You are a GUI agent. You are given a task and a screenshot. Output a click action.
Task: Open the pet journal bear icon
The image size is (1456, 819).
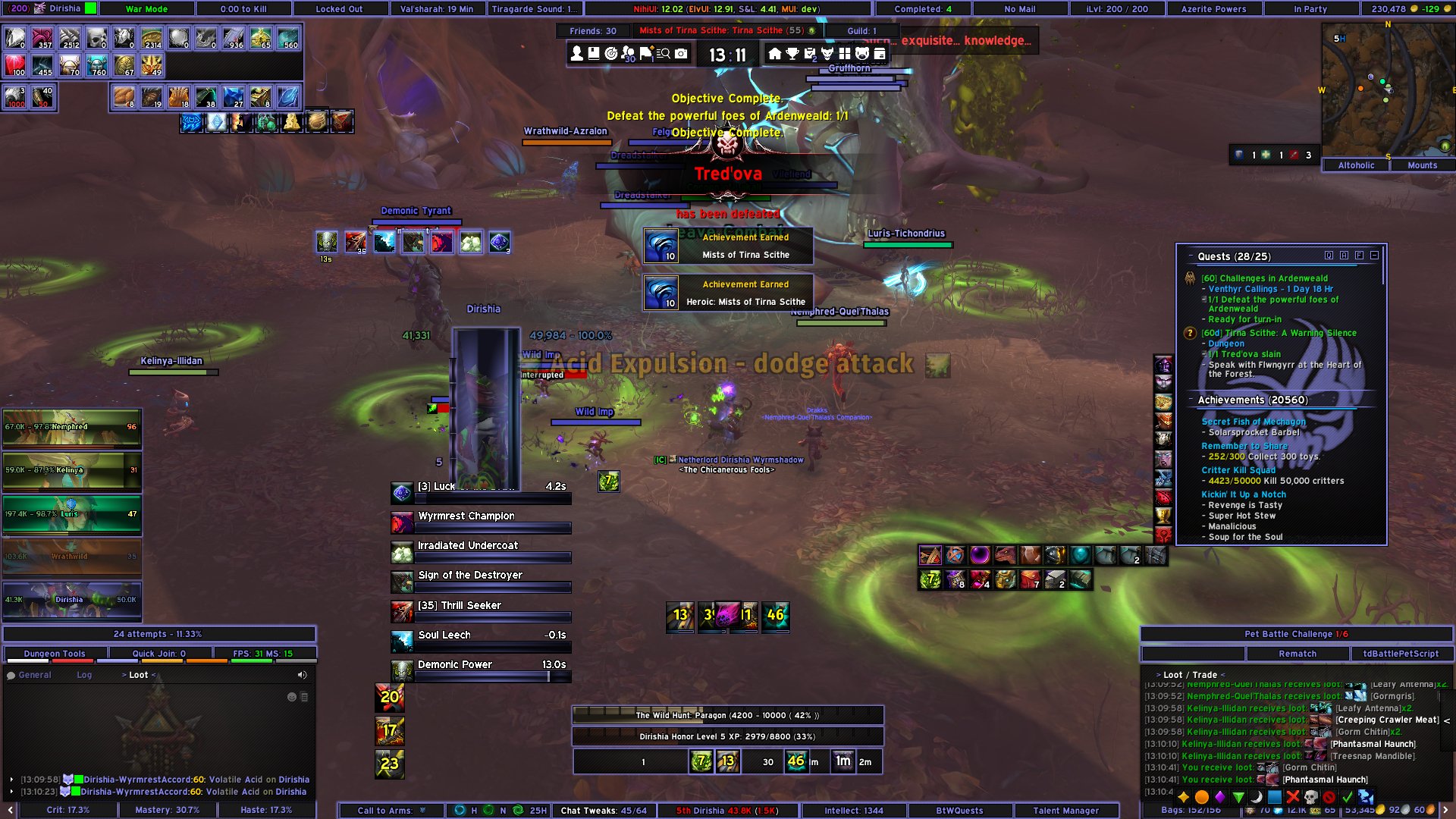[x=864, y=54]
